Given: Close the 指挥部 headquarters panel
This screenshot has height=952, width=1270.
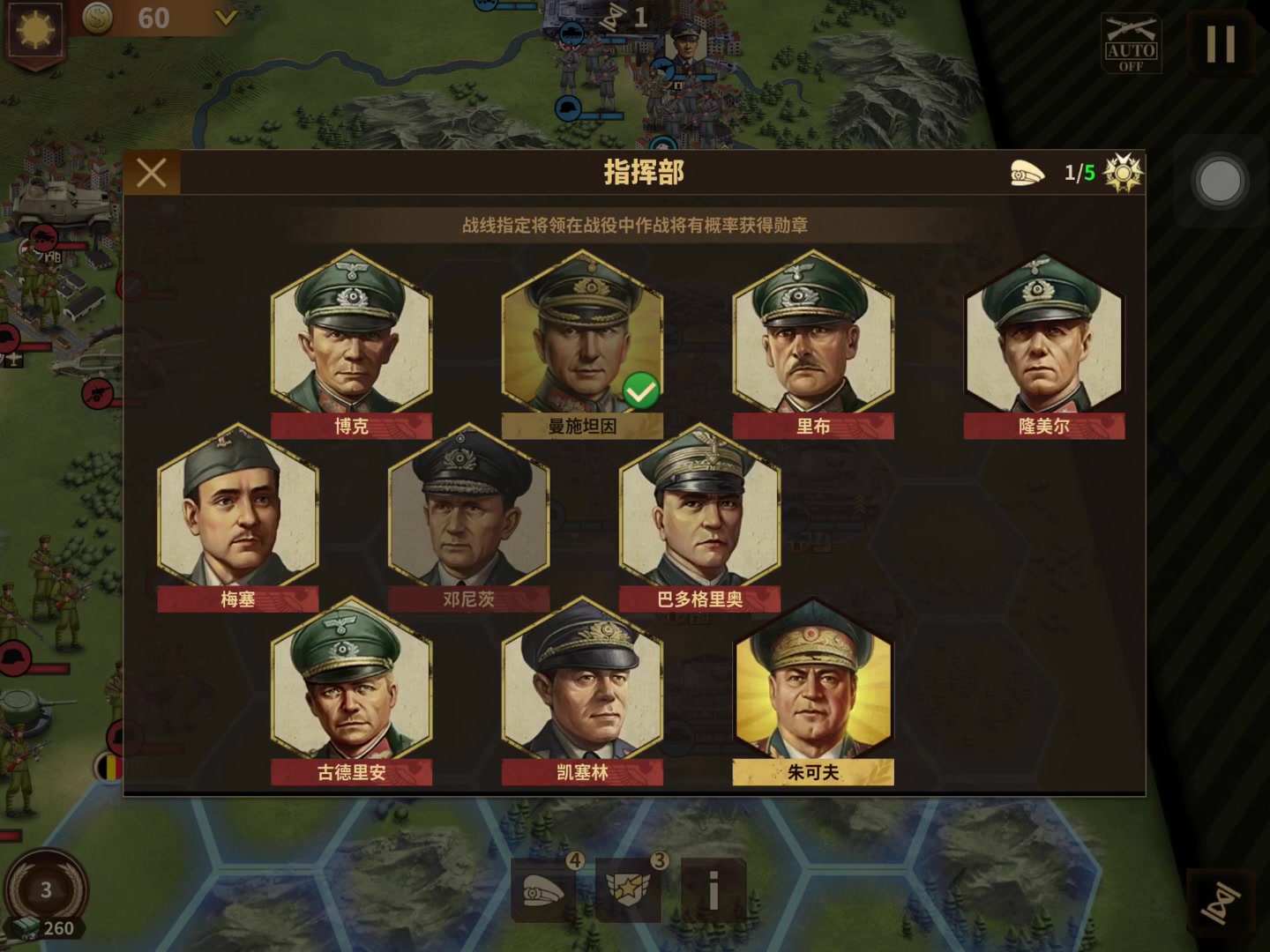Looking at the screenshot, I should (152, 173).
